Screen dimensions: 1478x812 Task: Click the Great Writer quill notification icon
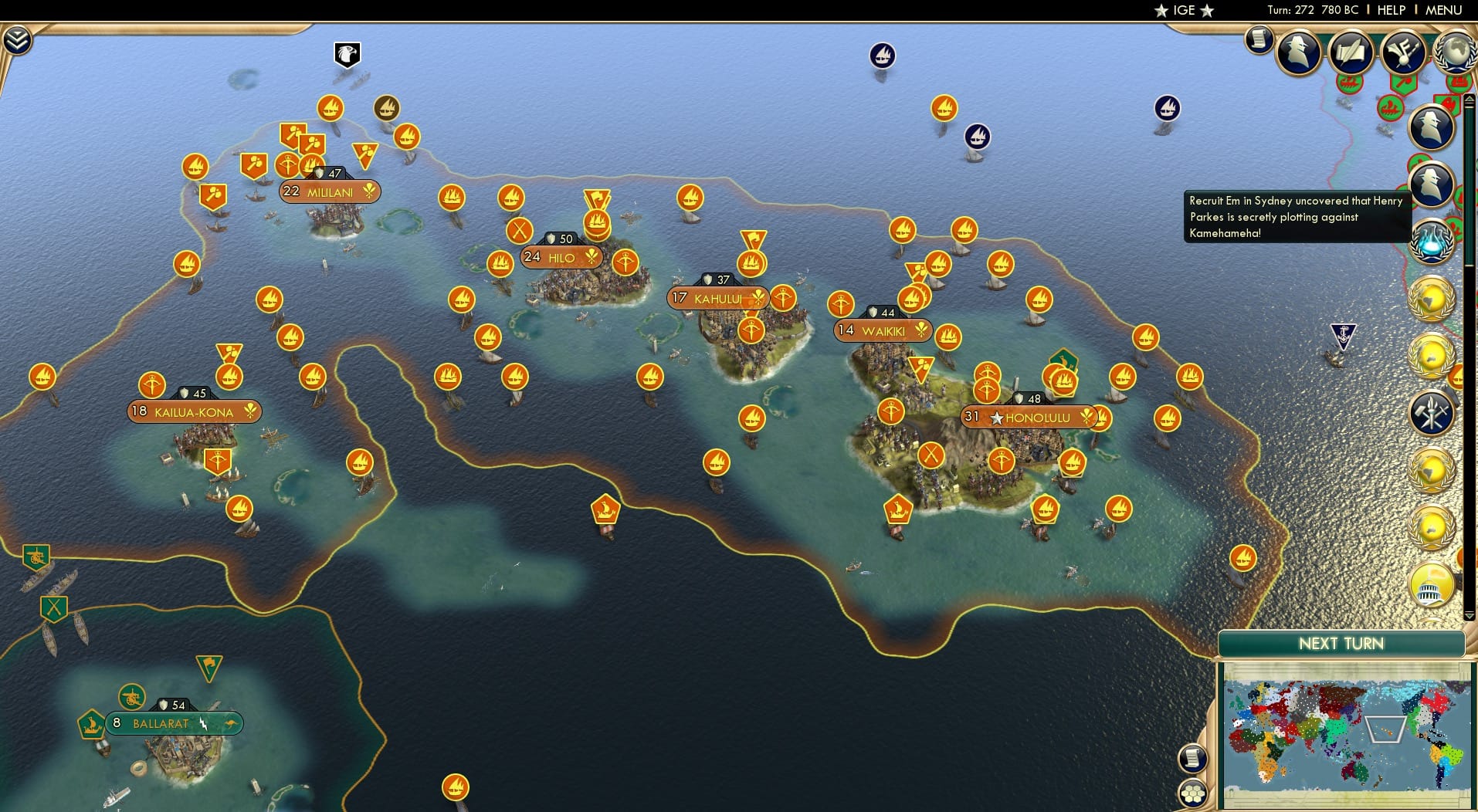tap(1351, 52)
